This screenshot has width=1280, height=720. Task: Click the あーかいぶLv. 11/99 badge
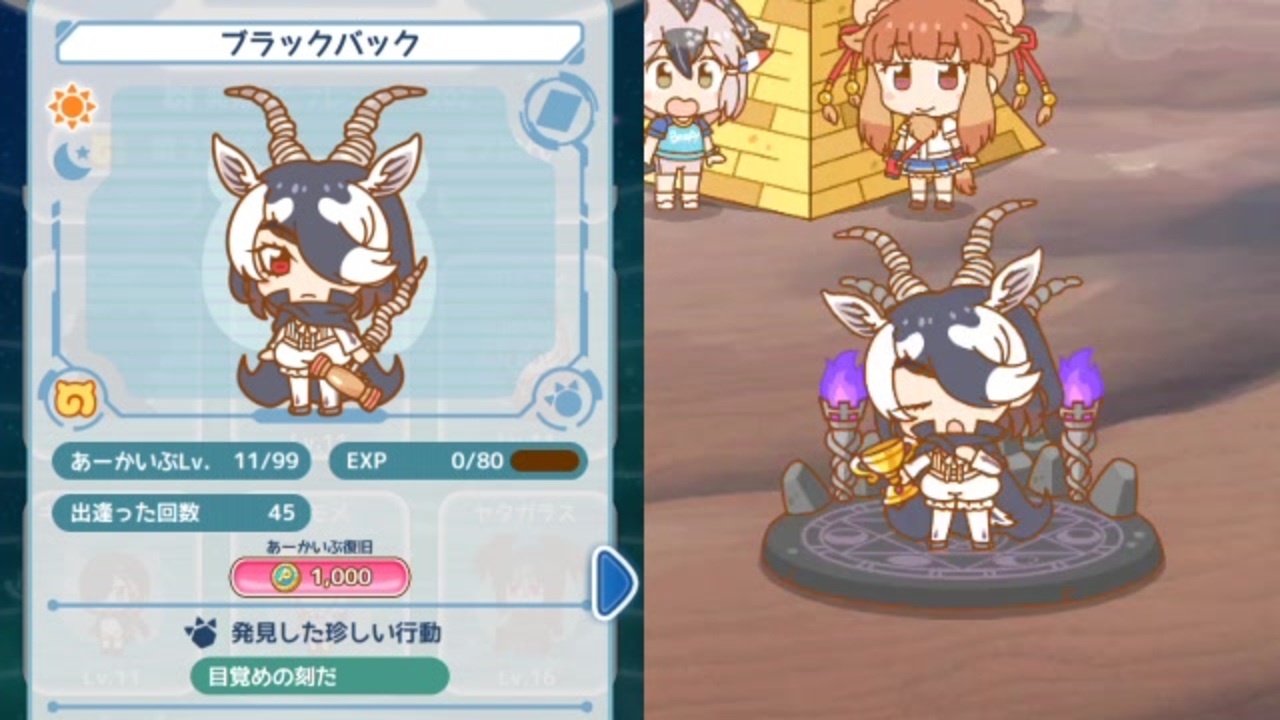click(182, 462)
